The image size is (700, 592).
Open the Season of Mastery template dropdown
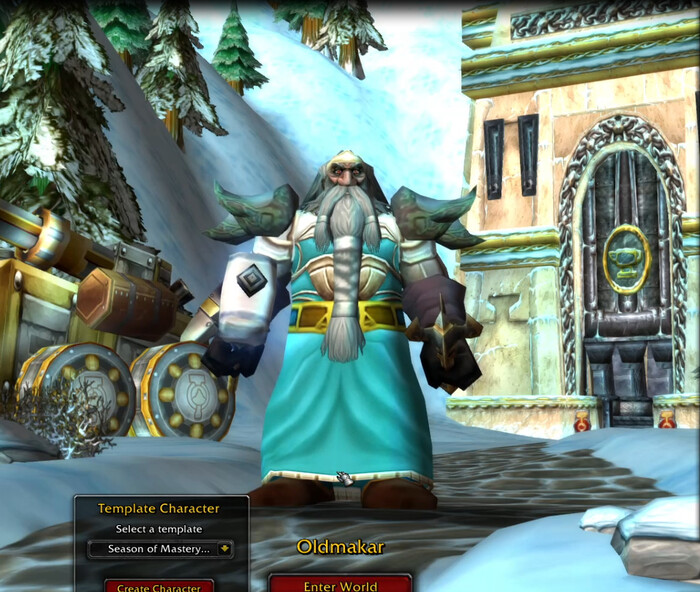coord(224,548)
